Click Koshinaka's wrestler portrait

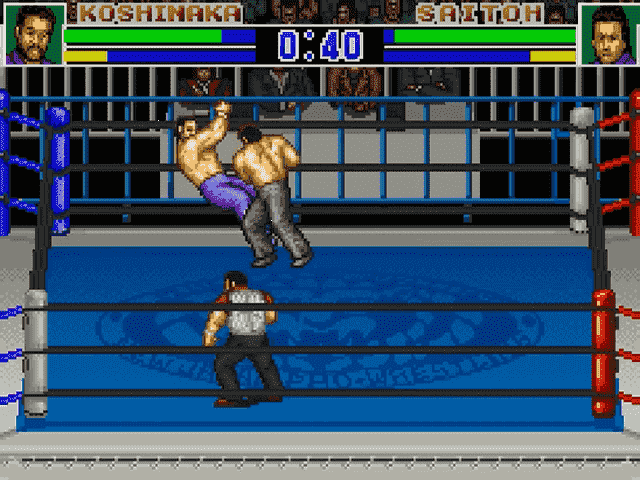(33, 34)
